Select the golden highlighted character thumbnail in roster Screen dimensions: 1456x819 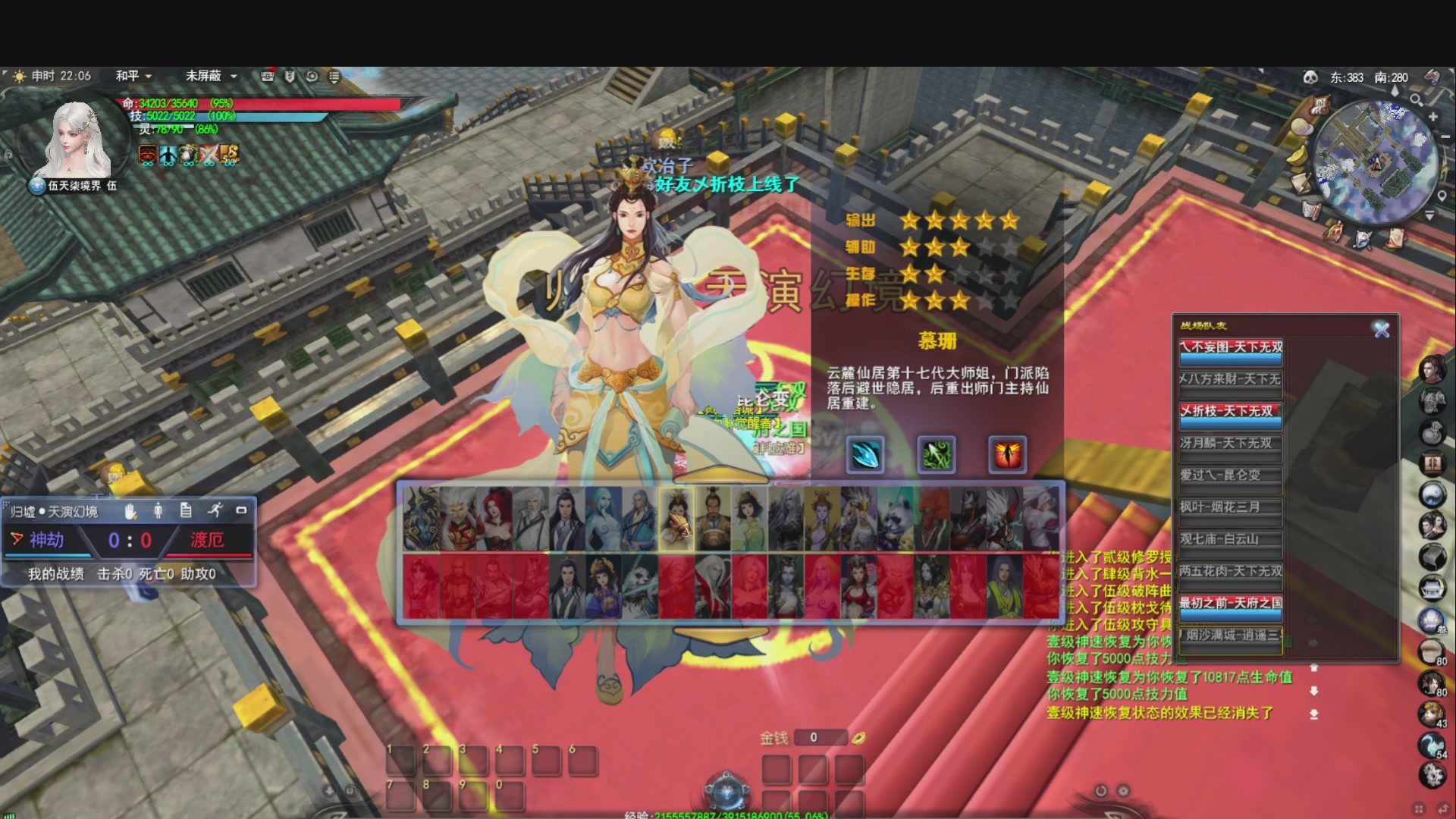pyautogui.click(x=677, y=519)
